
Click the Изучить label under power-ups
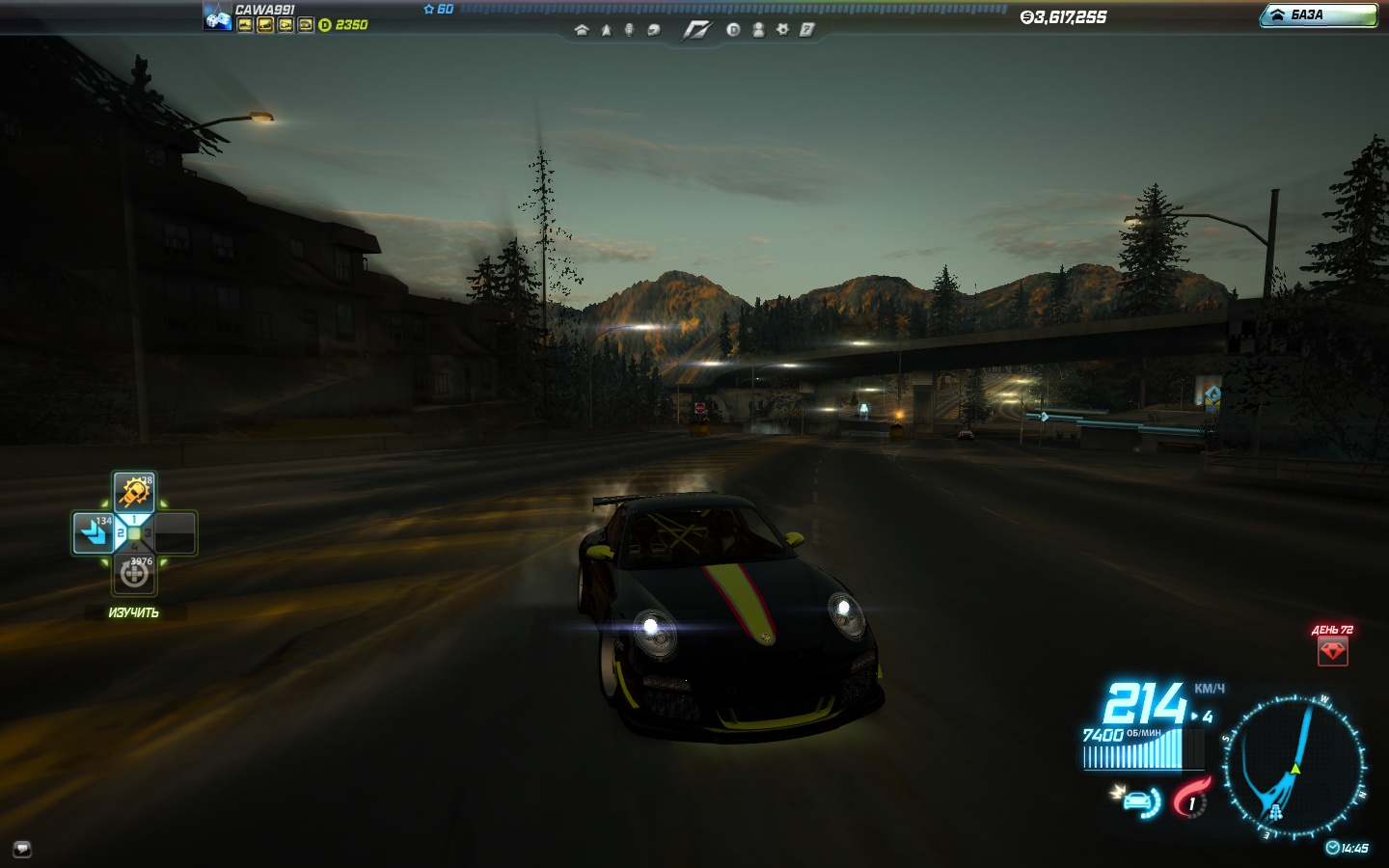(x=134, y=613)
